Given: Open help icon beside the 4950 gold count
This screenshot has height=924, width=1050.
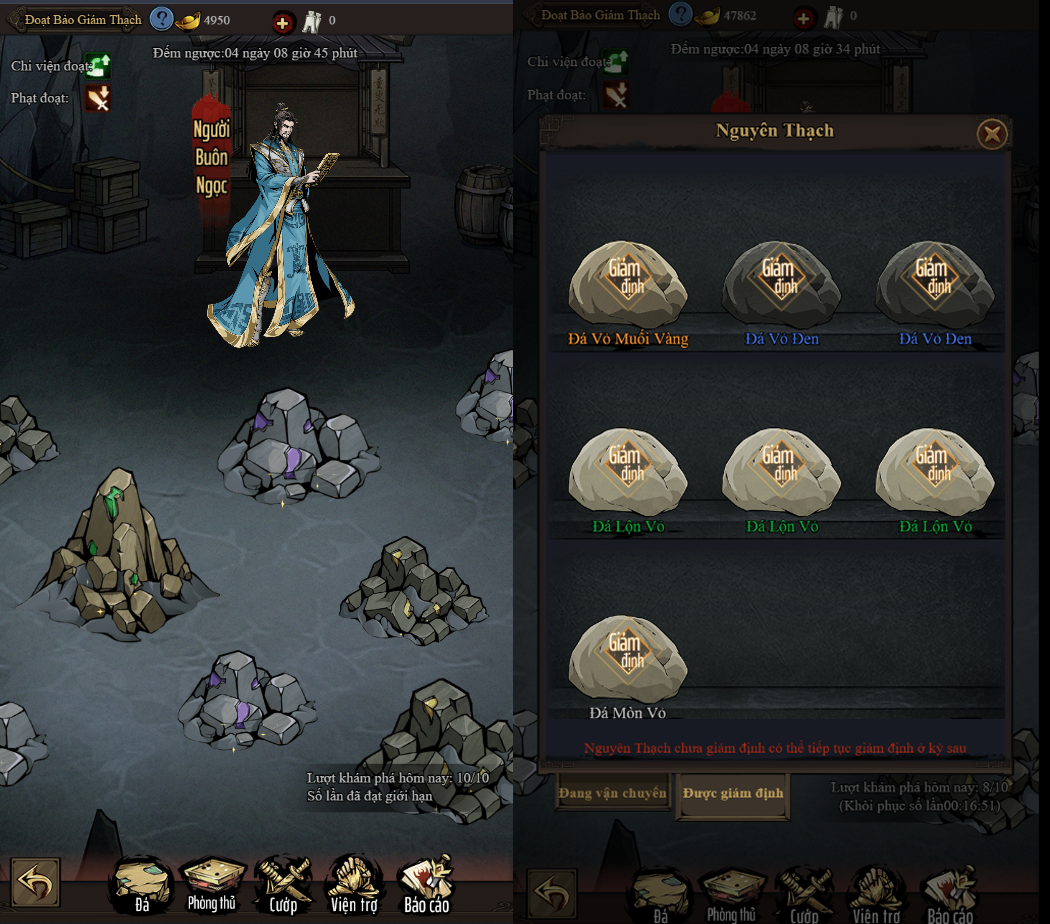Looking at the screenshot, I should point(161,18).
